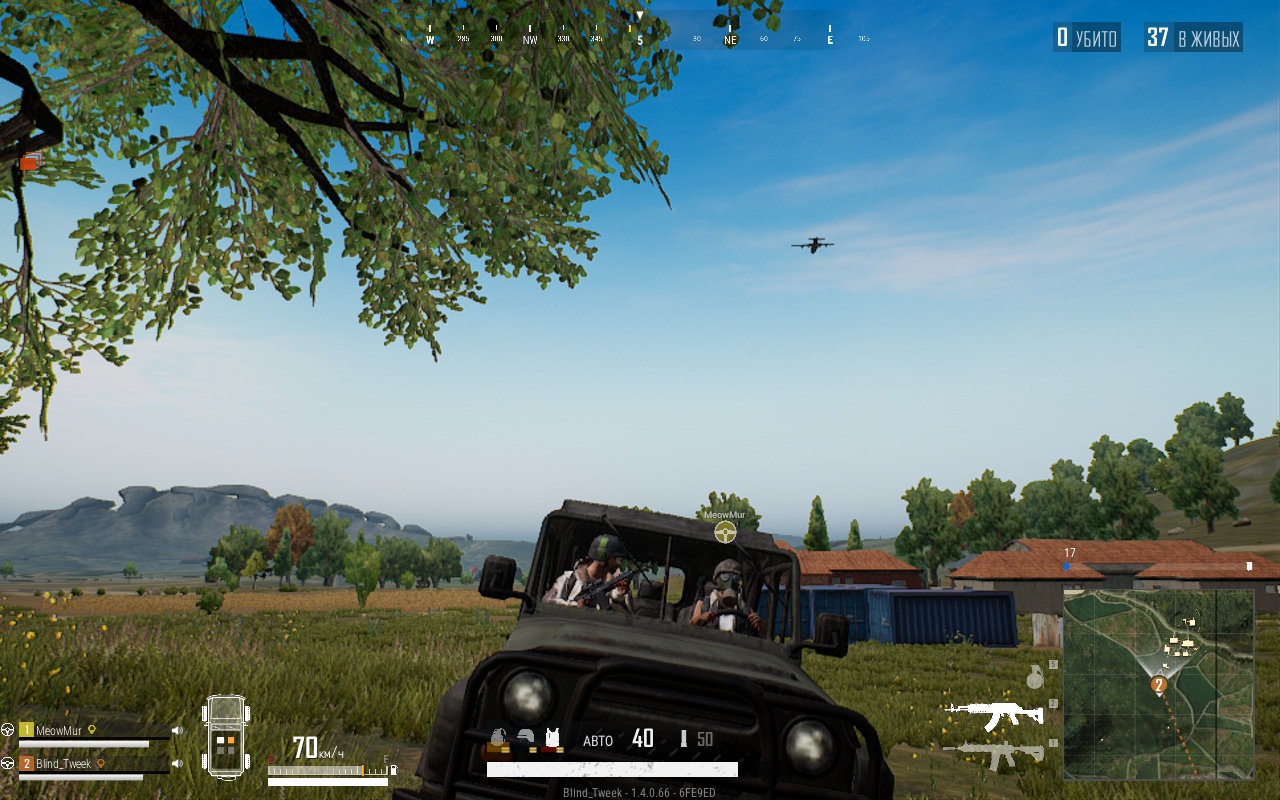
Task: Click the vehicle seat layout diagram
Action: 226,738
